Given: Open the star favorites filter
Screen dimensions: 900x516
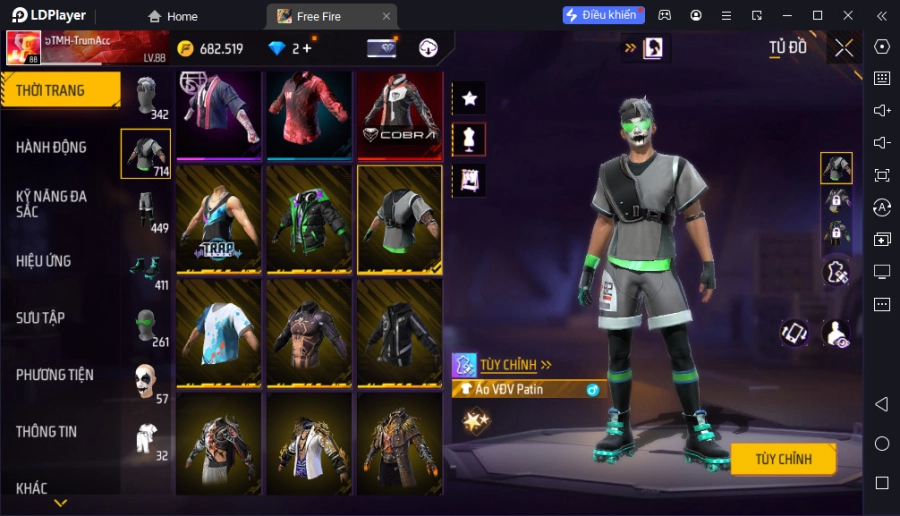Looking at the screenshot, I should click(x=469, y=98).
